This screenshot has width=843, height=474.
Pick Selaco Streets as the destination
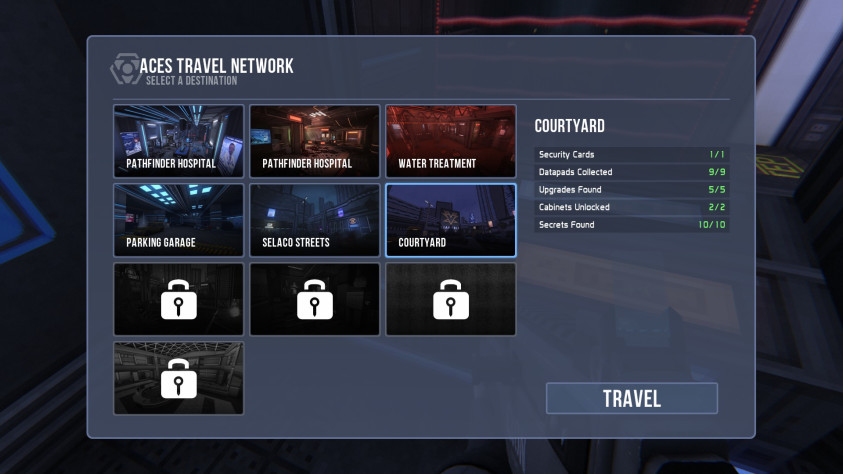314,220
